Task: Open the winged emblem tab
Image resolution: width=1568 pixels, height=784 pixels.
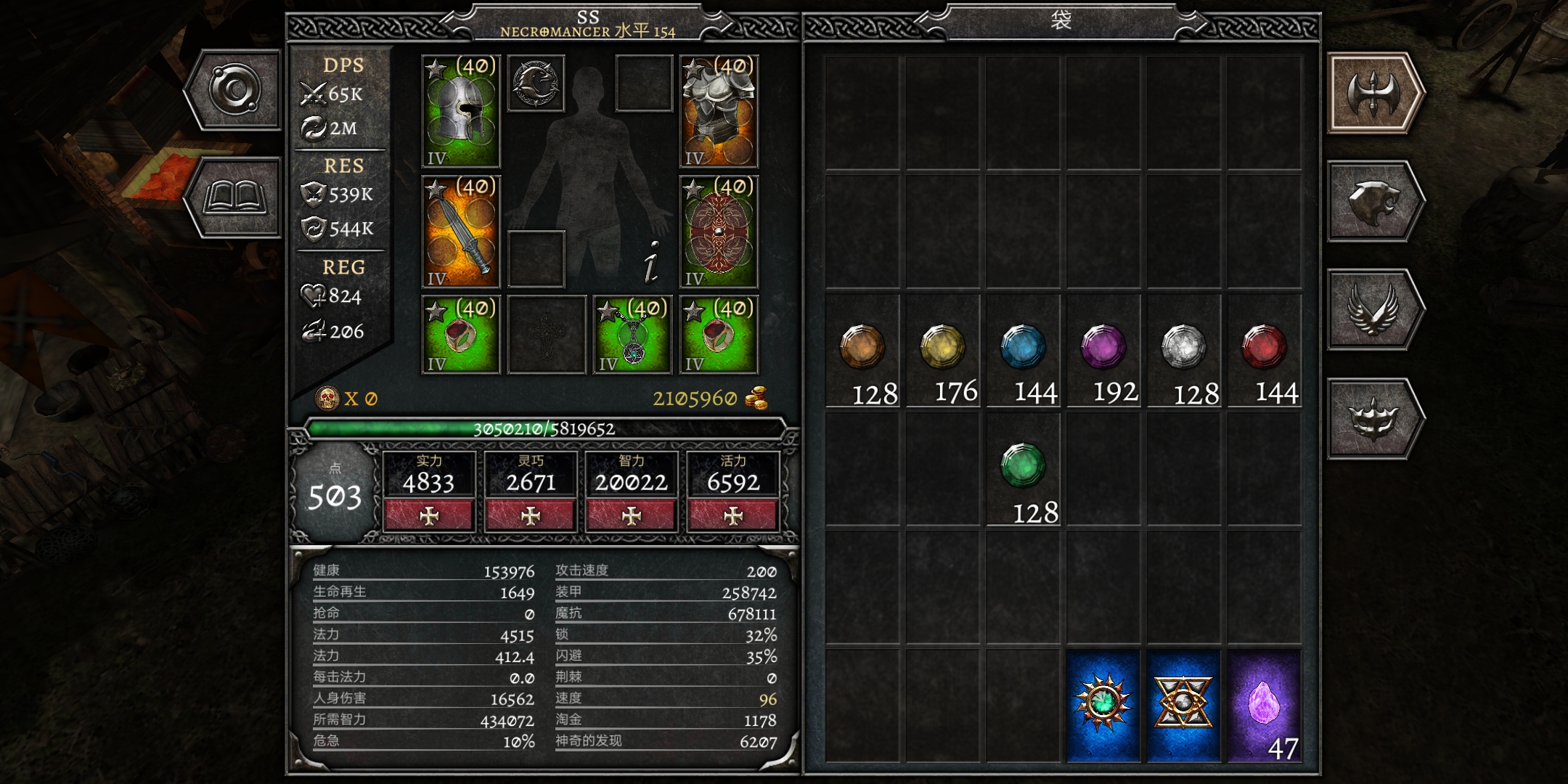Action: 1373,310
